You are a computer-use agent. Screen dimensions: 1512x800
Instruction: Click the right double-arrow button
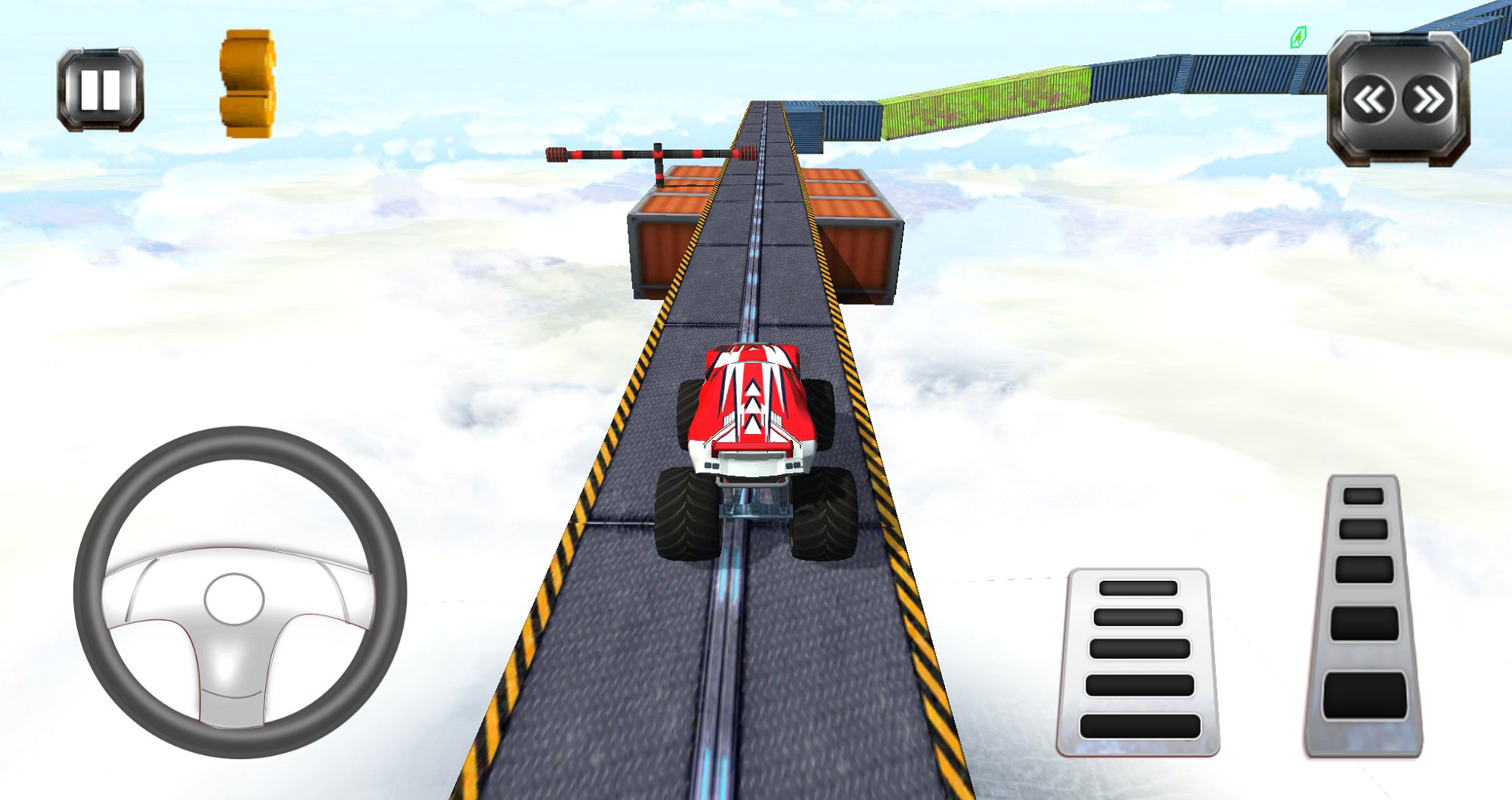pos(1428,100)
